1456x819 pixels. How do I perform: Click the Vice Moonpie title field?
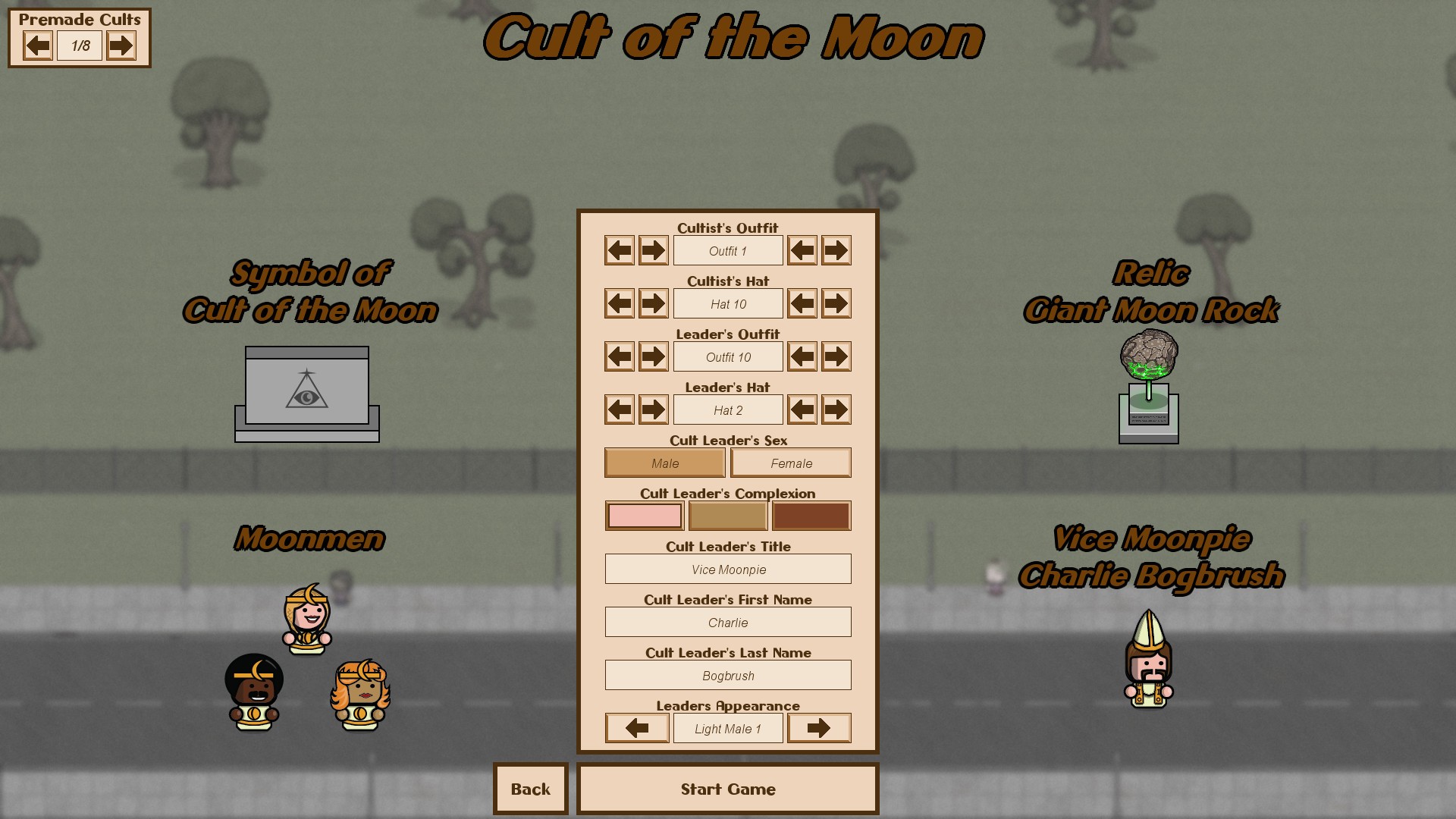[727, 569]
